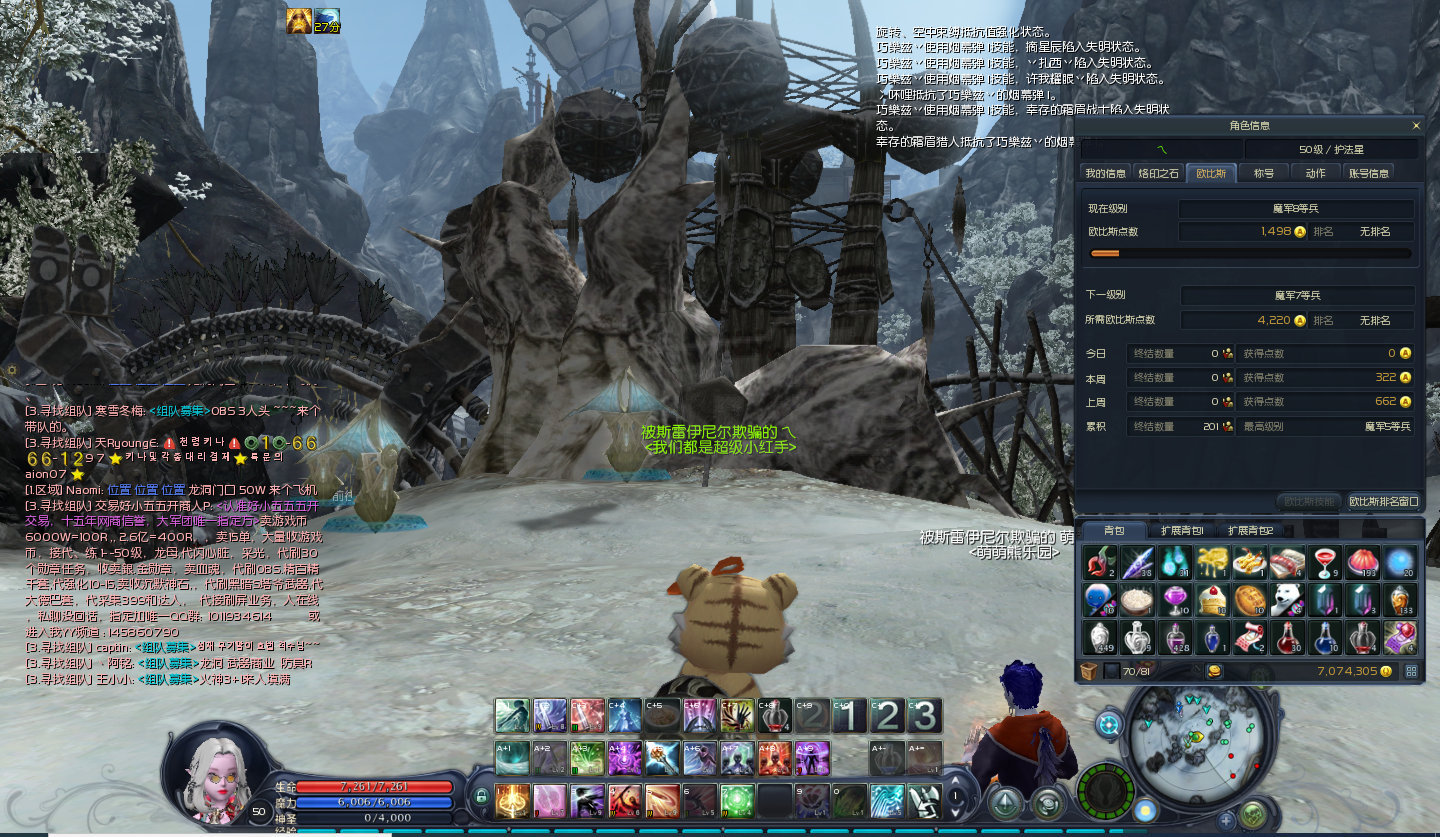Screen dimensions: 1440x837
Task: Select the red cocktail glass item
Action: (1323, 563)
